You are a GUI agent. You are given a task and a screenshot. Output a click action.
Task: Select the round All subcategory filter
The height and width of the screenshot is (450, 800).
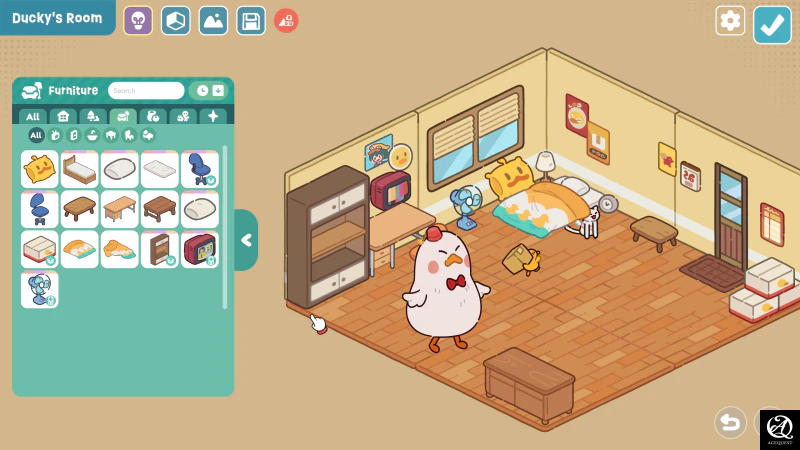[x=36, y=135]
